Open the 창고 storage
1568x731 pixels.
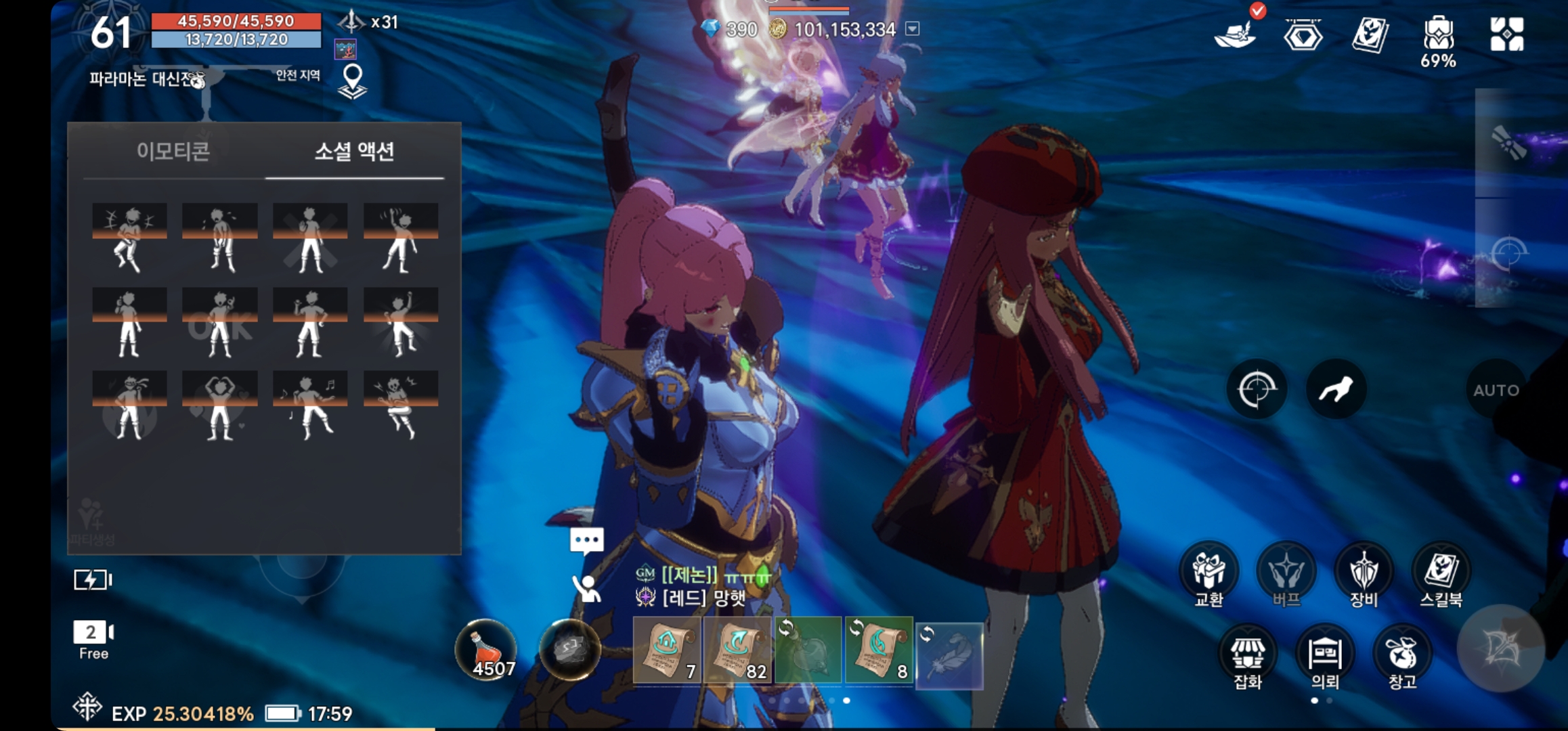1401,658
